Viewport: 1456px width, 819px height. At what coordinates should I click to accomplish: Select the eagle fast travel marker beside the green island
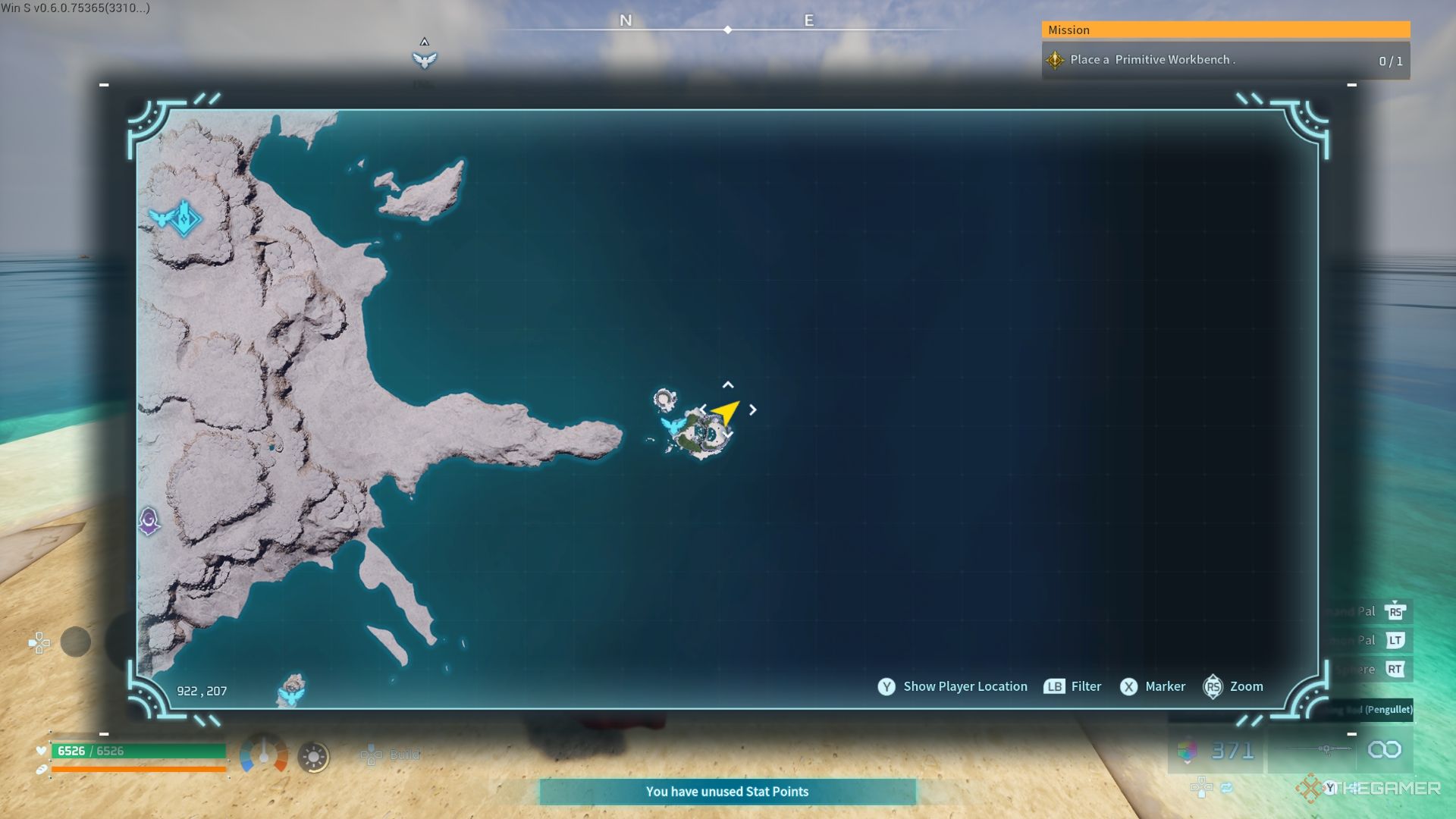(x=671, y=425)
